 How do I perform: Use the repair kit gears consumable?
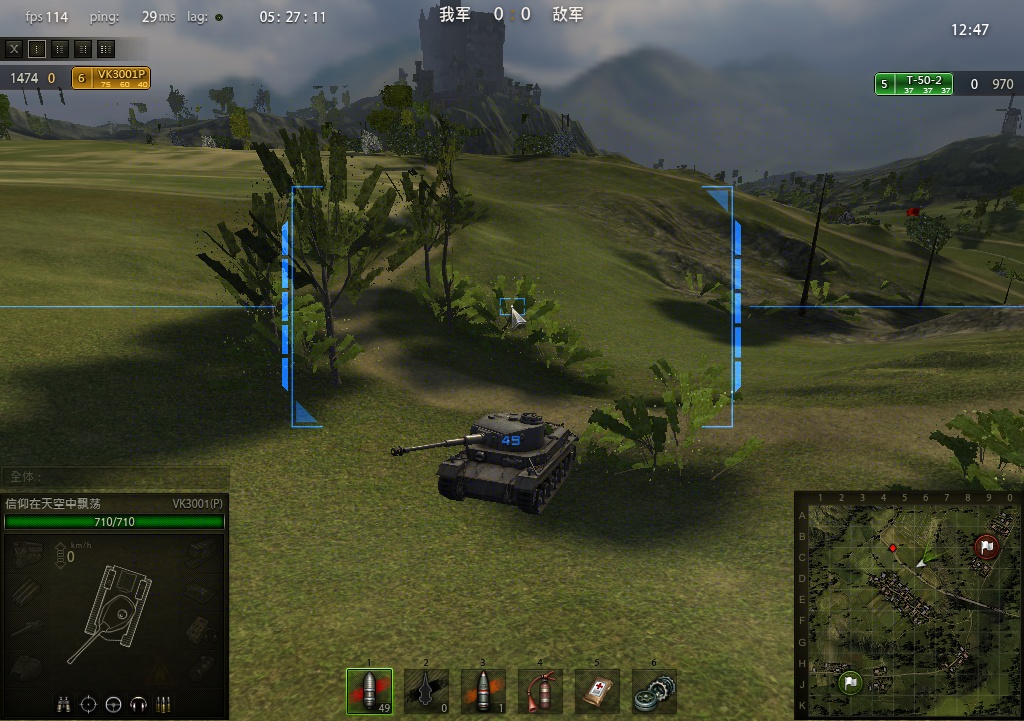point(654,692)
